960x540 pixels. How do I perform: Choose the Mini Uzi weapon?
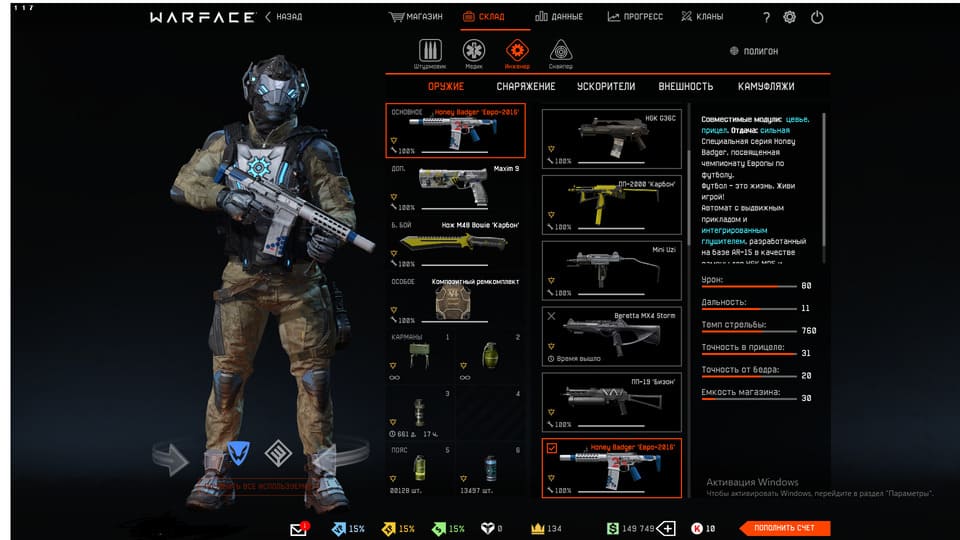coord(611,268)
